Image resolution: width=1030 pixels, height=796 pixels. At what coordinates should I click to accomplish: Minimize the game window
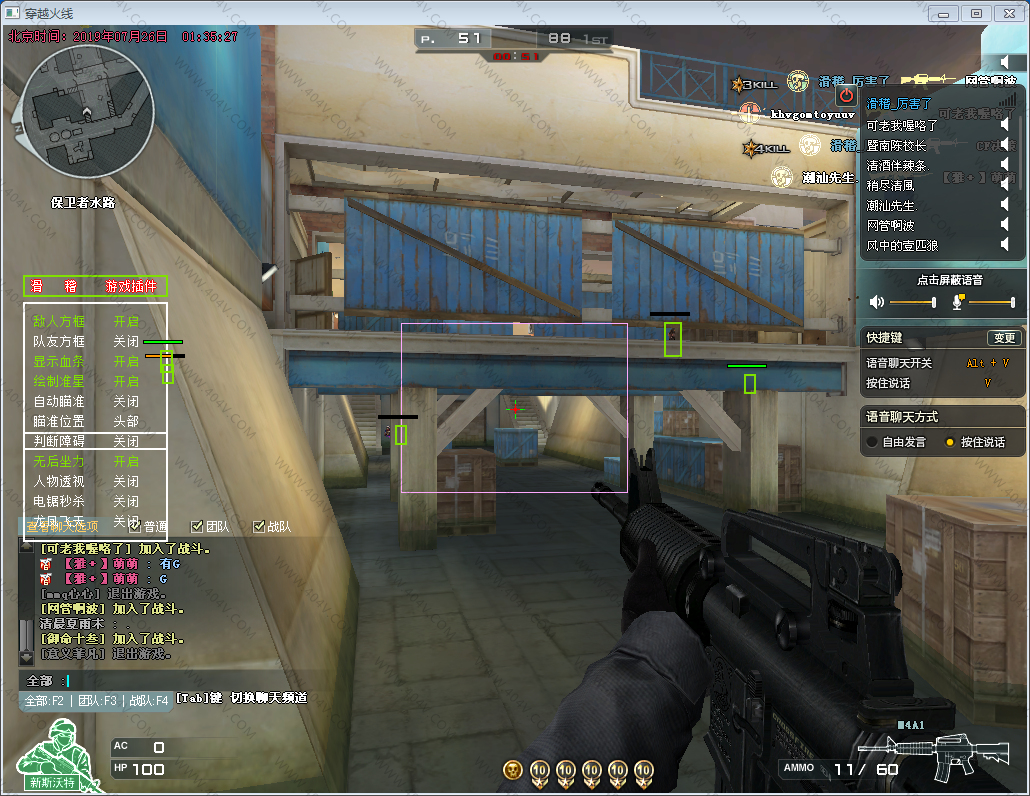pos(945,13)
